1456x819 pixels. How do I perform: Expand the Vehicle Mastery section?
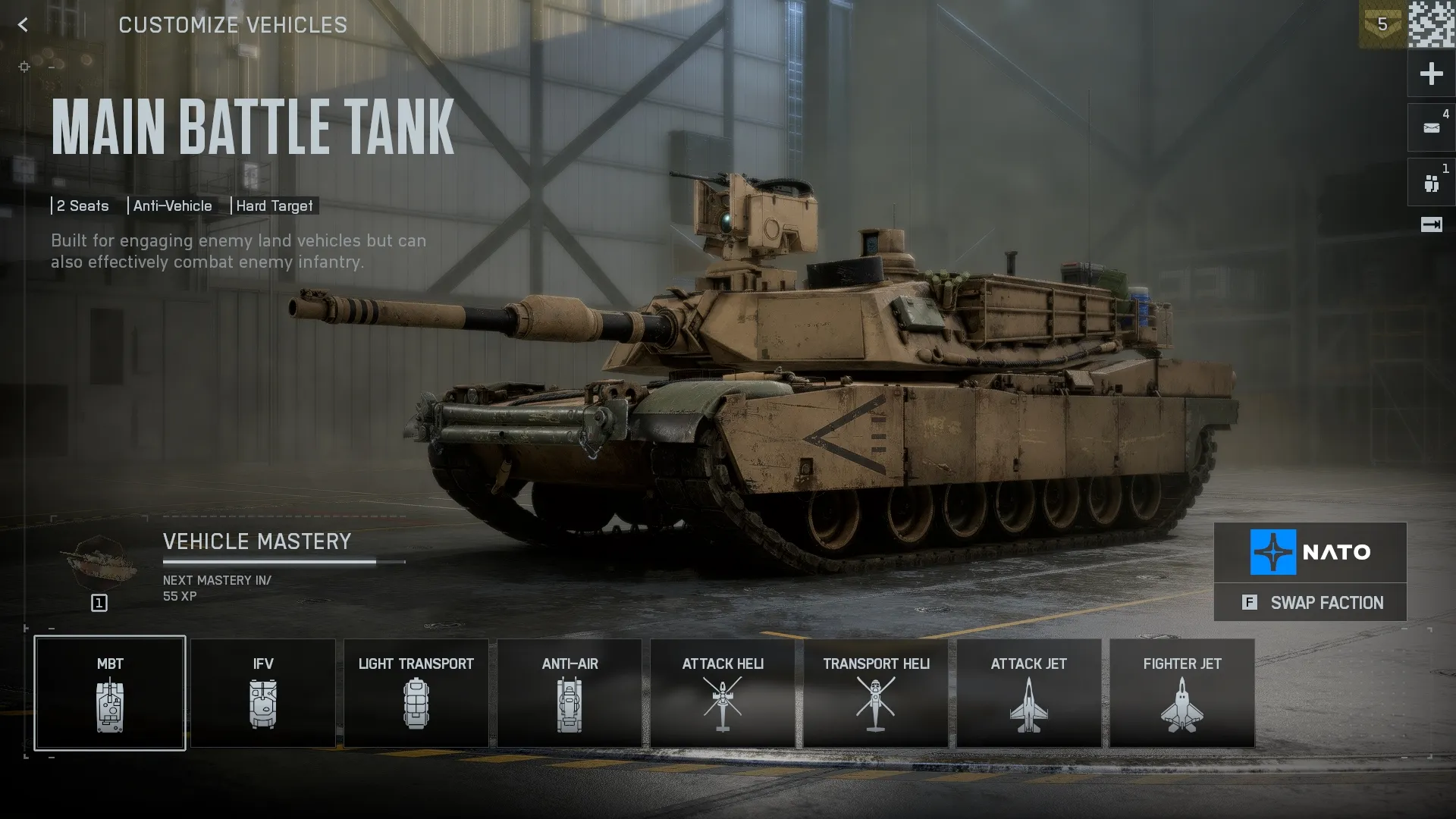coord(256,541)
